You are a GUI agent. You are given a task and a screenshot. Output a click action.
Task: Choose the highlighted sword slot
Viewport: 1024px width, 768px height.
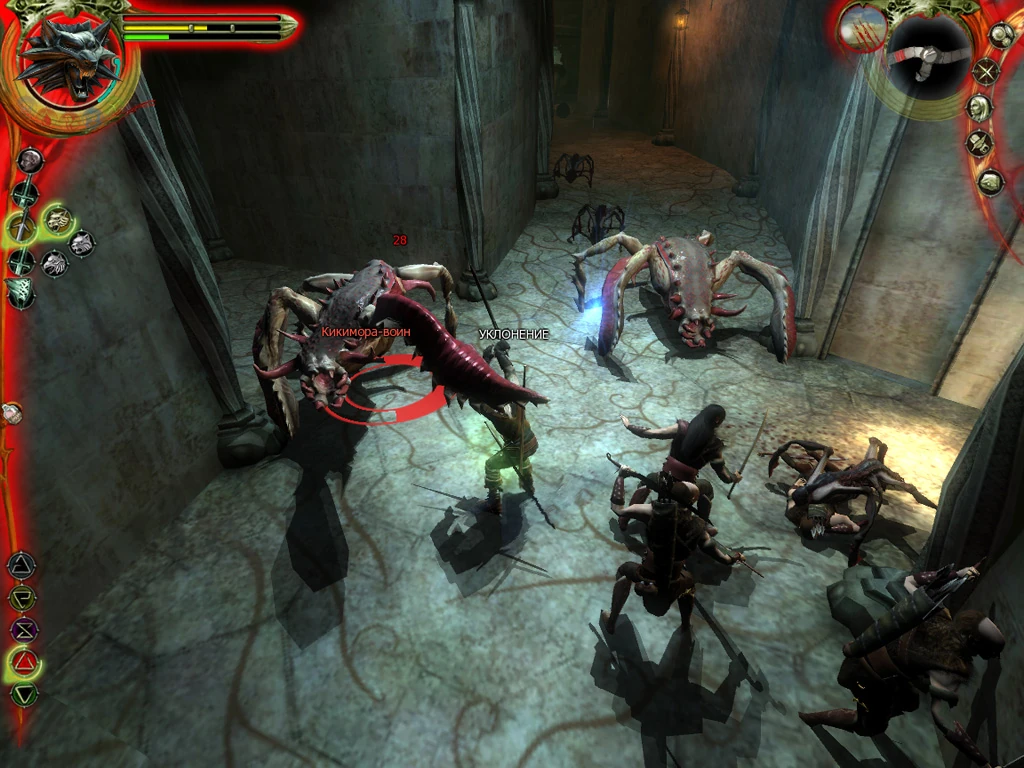click(x=22, y=229)
